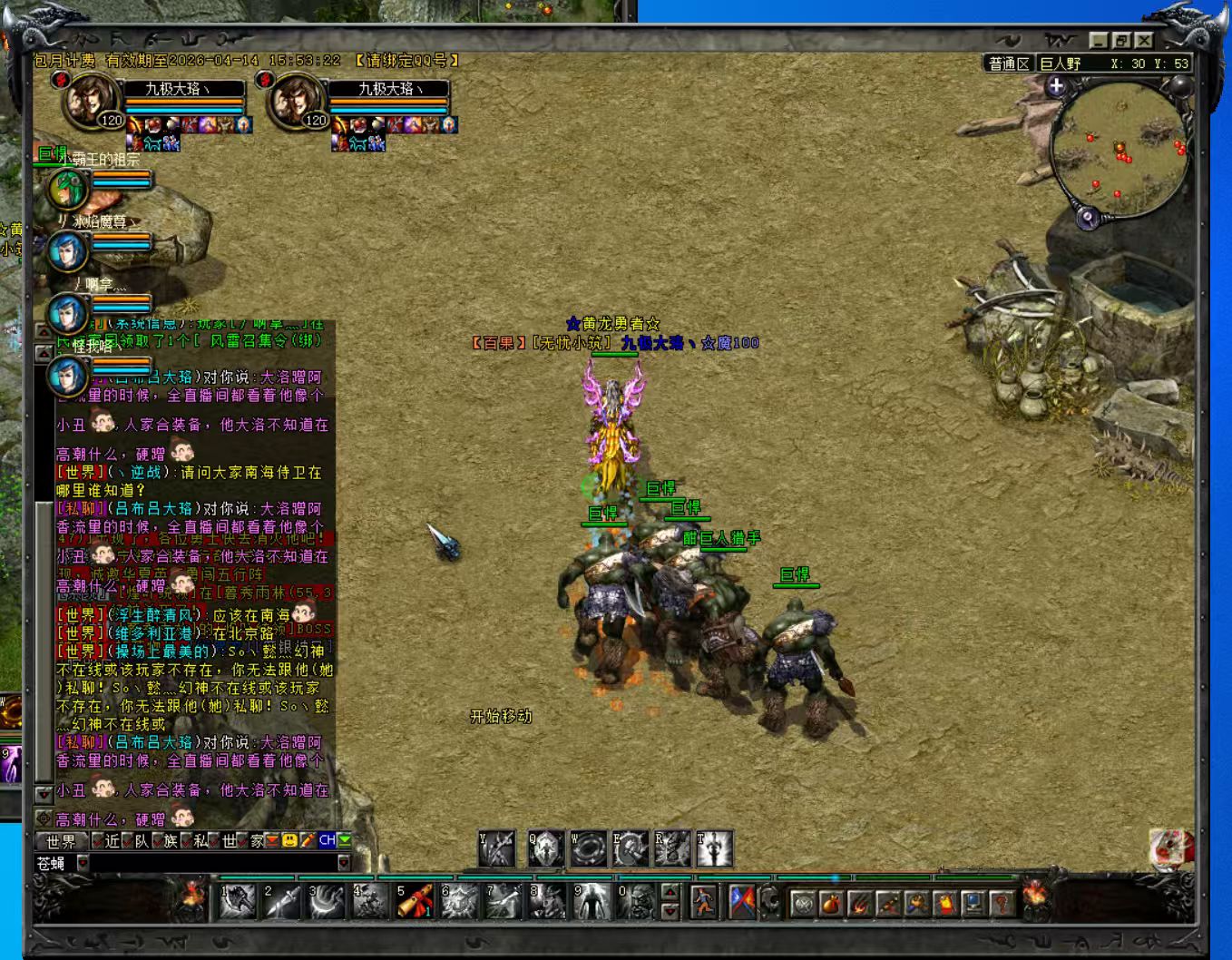Toggle the running figure icon
The width and height of the screenshot is (1232, 960).
click(x=703, y=901)
